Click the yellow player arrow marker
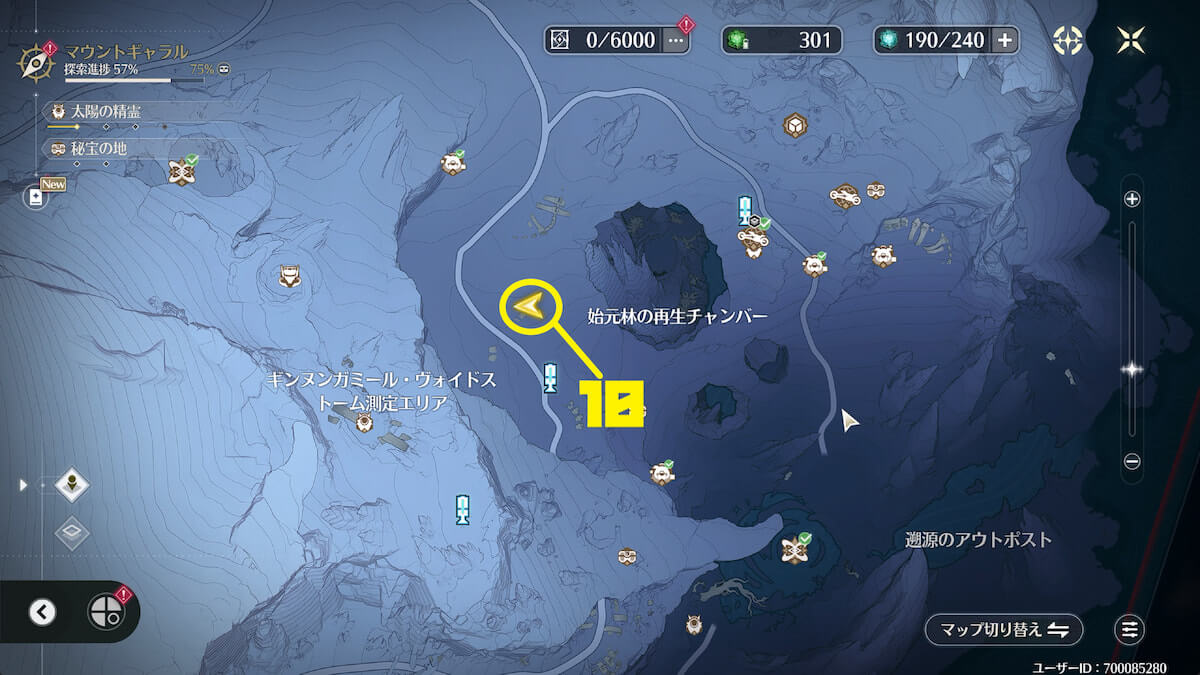1200x675 pixels. (x=527, y=307)
